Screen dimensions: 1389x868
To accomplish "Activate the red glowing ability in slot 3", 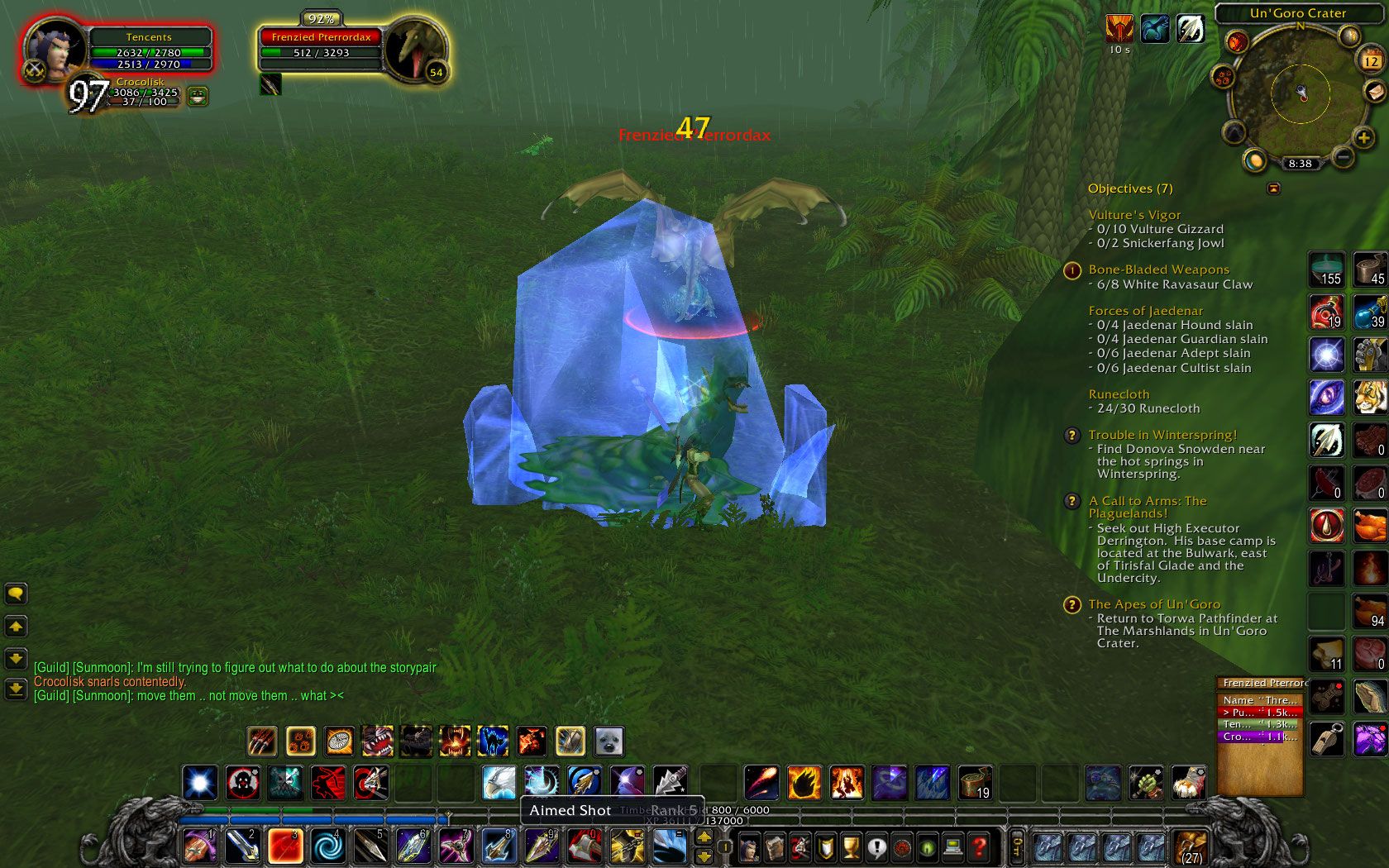I will pos(284,846).
